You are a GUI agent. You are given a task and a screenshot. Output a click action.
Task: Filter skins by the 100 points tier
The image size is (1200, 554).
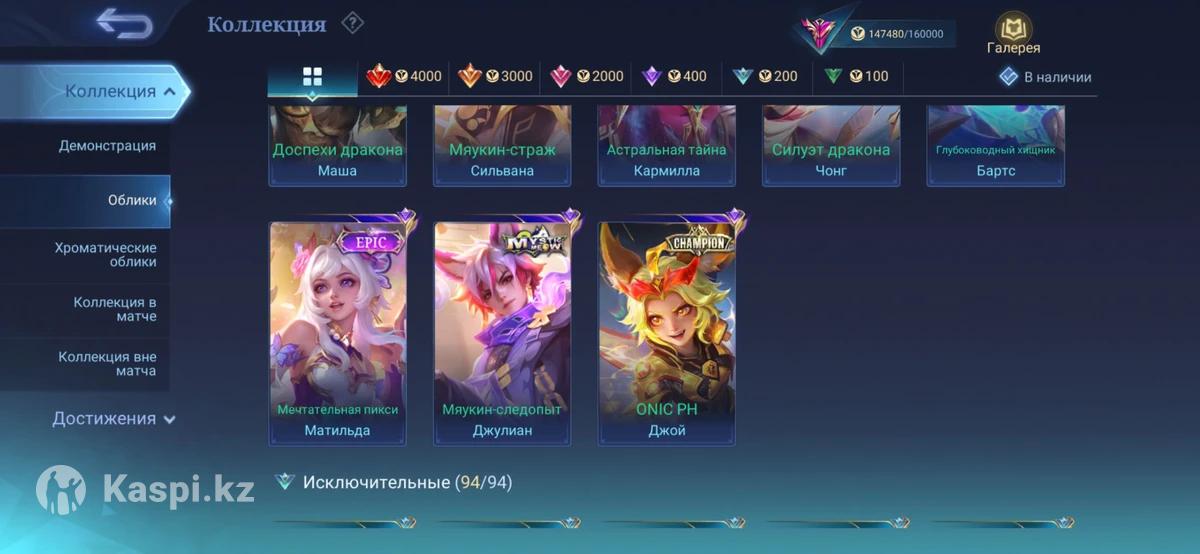tap(856, 76)
